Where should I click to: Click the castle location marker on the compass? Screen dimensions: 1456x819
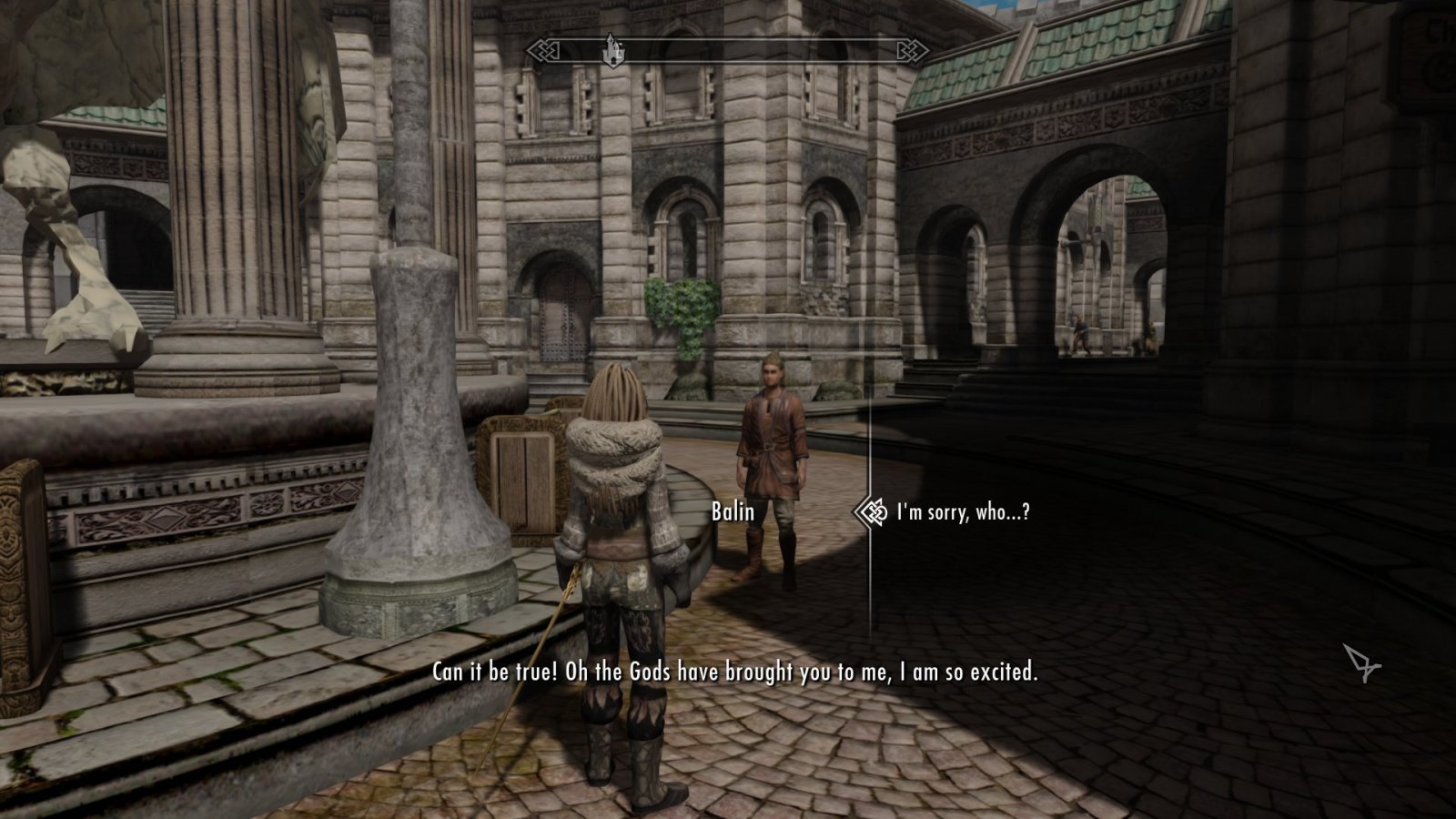coord(612,52)
